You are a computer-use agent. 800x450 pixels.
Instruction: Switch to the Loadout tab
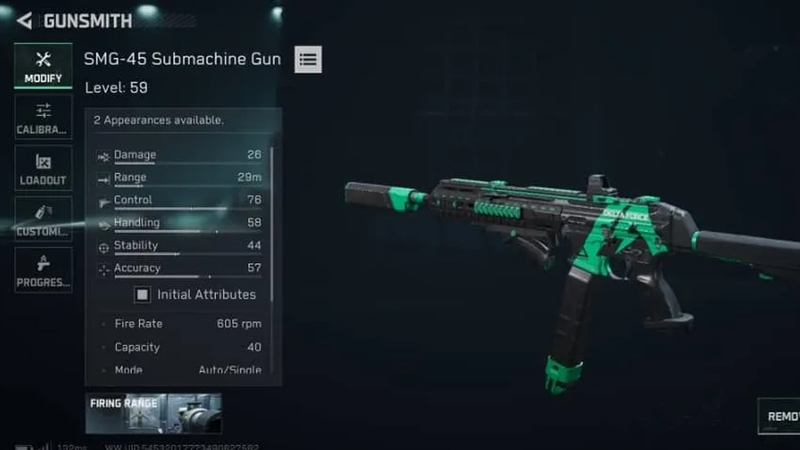click(x=43, y=168)
